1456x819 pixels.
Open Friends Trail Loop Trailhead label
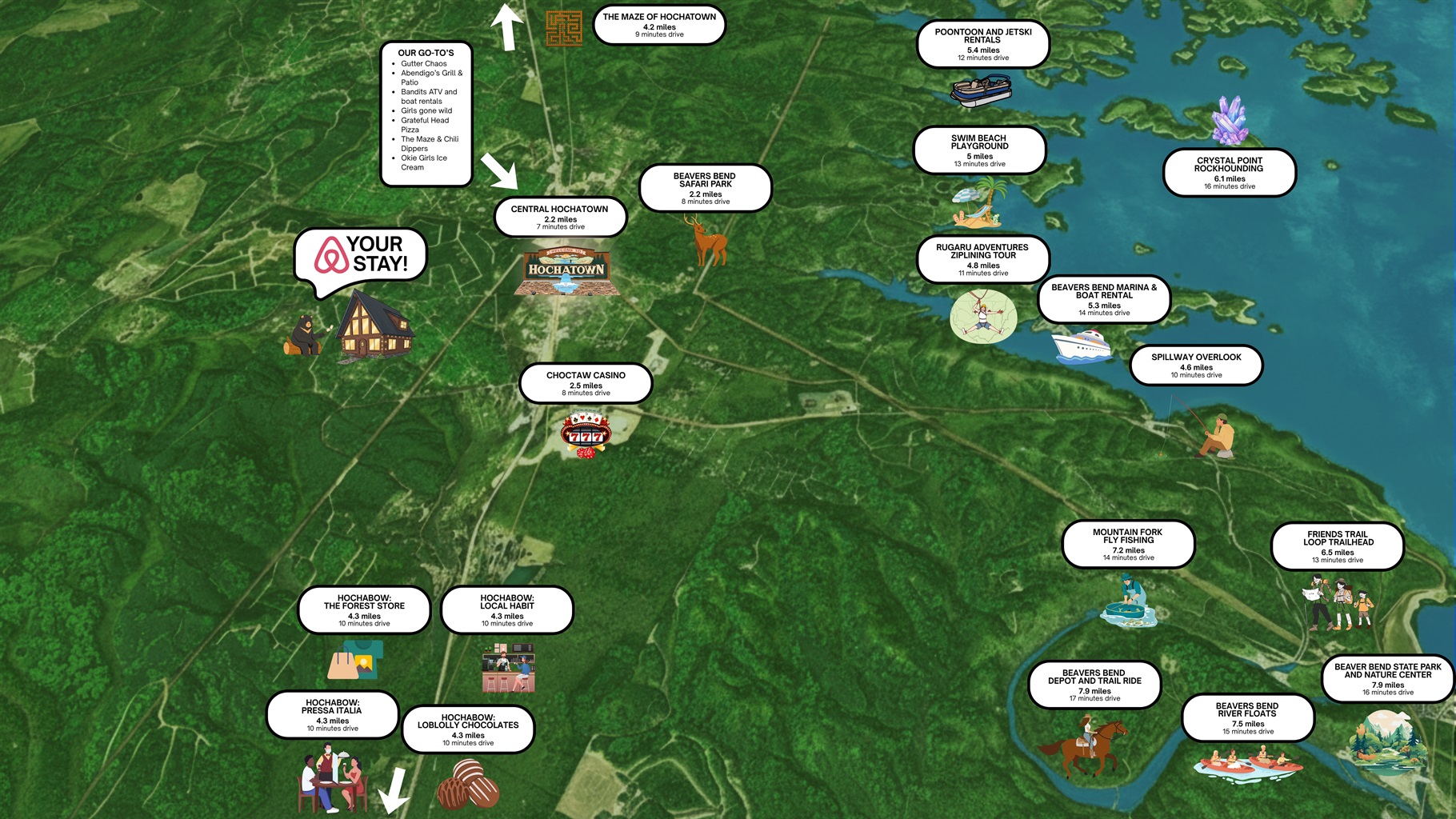1338,546
